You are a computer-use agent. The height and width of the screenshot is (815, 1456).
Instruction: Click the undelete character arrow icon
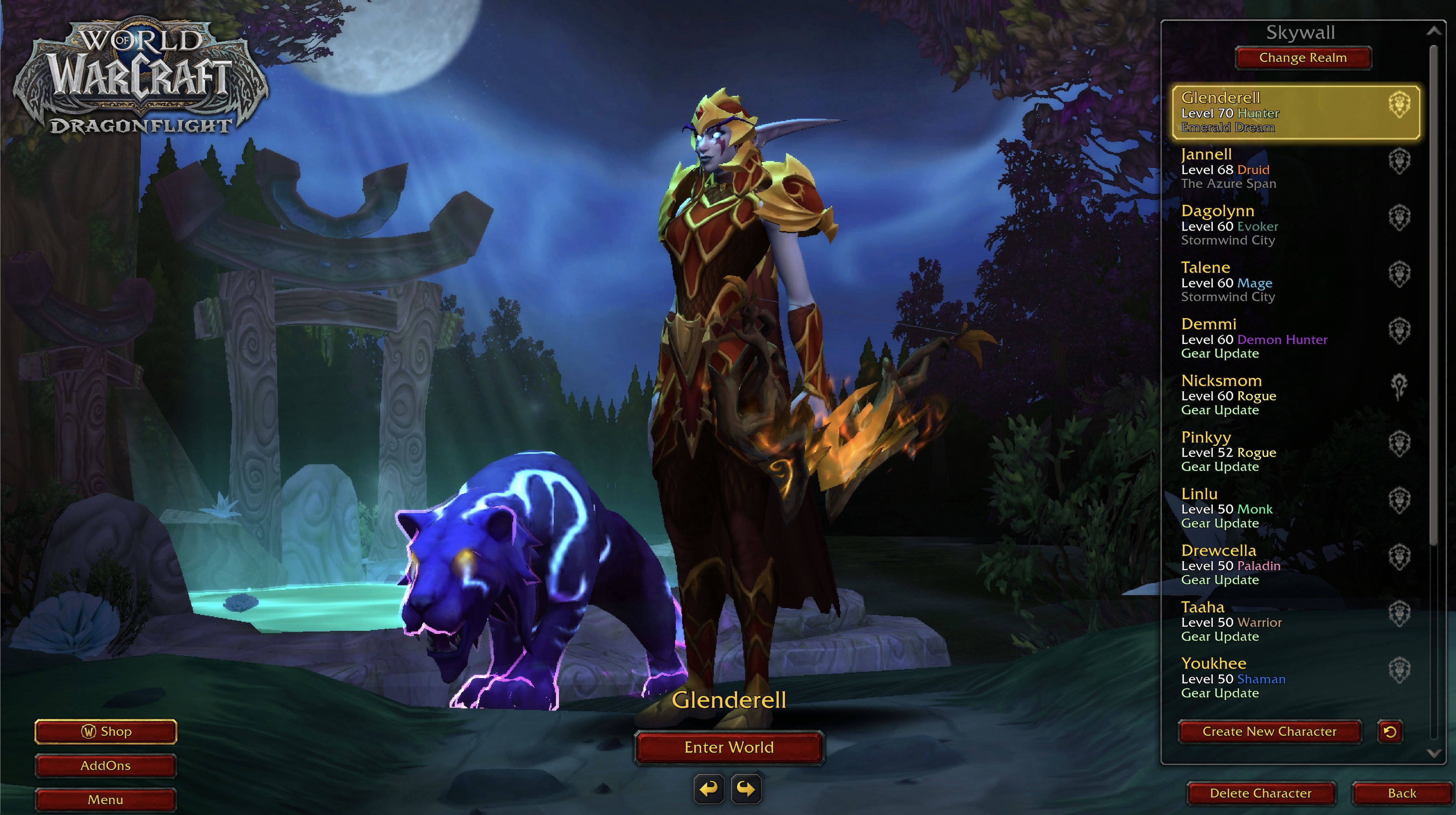1391,732
